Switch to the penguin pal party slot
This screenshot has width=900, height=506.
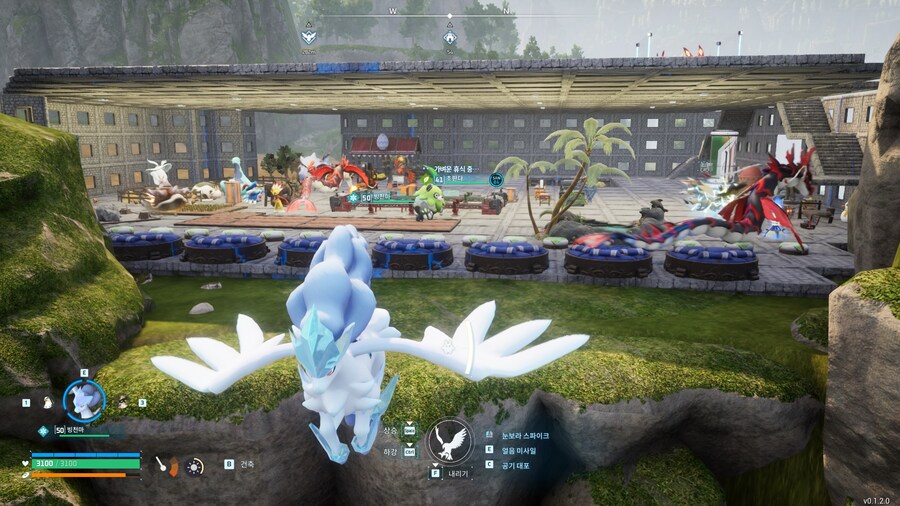[46, 403]
